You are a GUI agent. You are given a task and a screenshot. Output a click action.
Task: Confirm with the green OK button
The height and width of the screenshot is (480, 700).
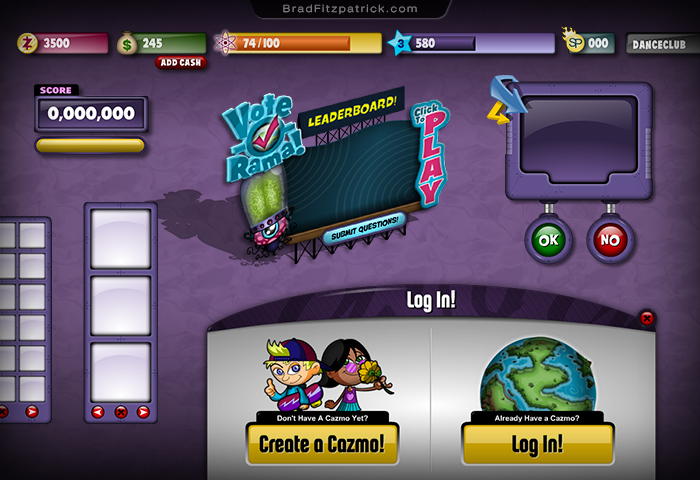pos(548,240)
